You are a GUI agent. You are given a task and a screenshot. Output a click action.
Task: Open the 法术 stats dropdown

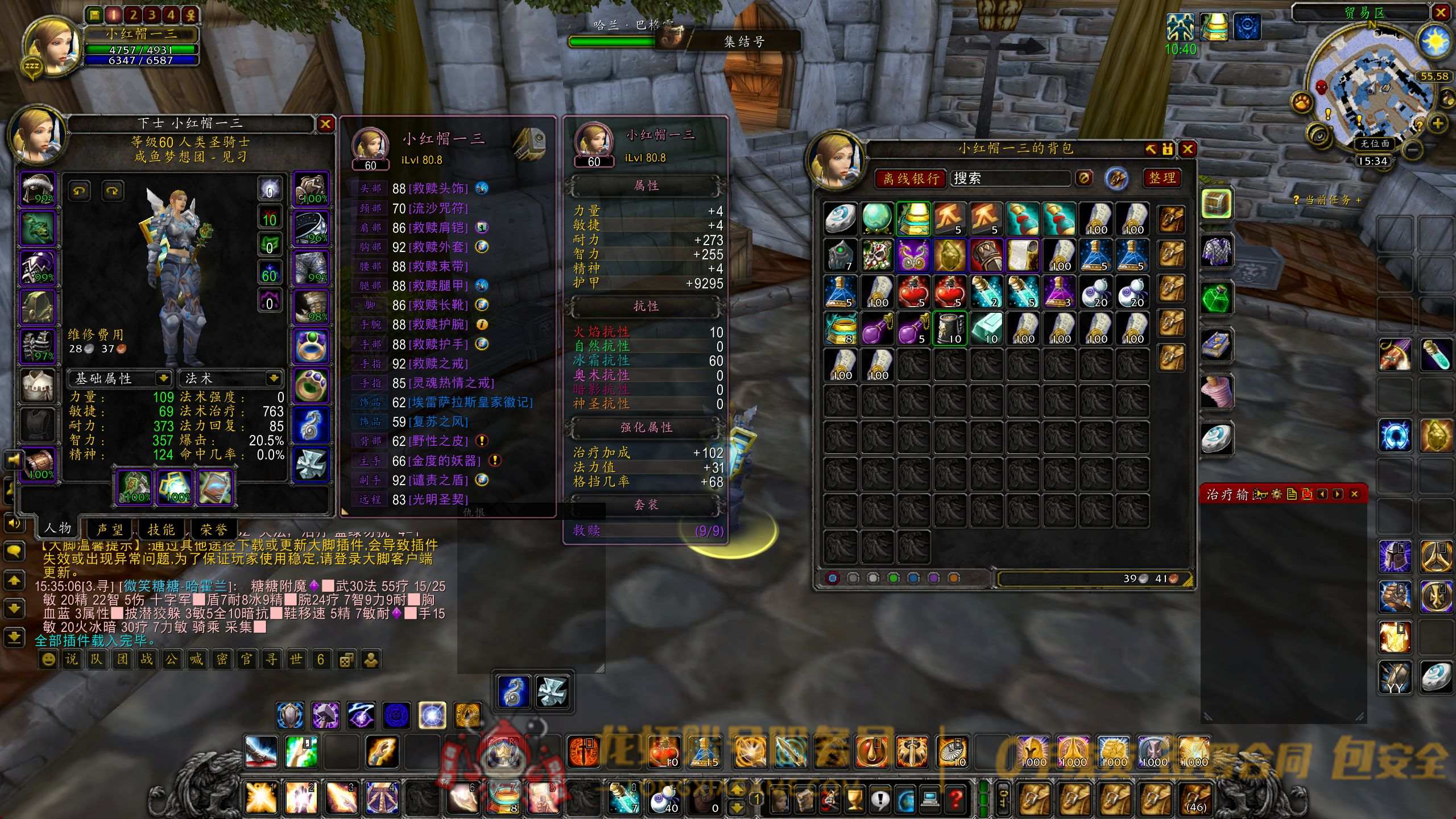tap(274, 378)
